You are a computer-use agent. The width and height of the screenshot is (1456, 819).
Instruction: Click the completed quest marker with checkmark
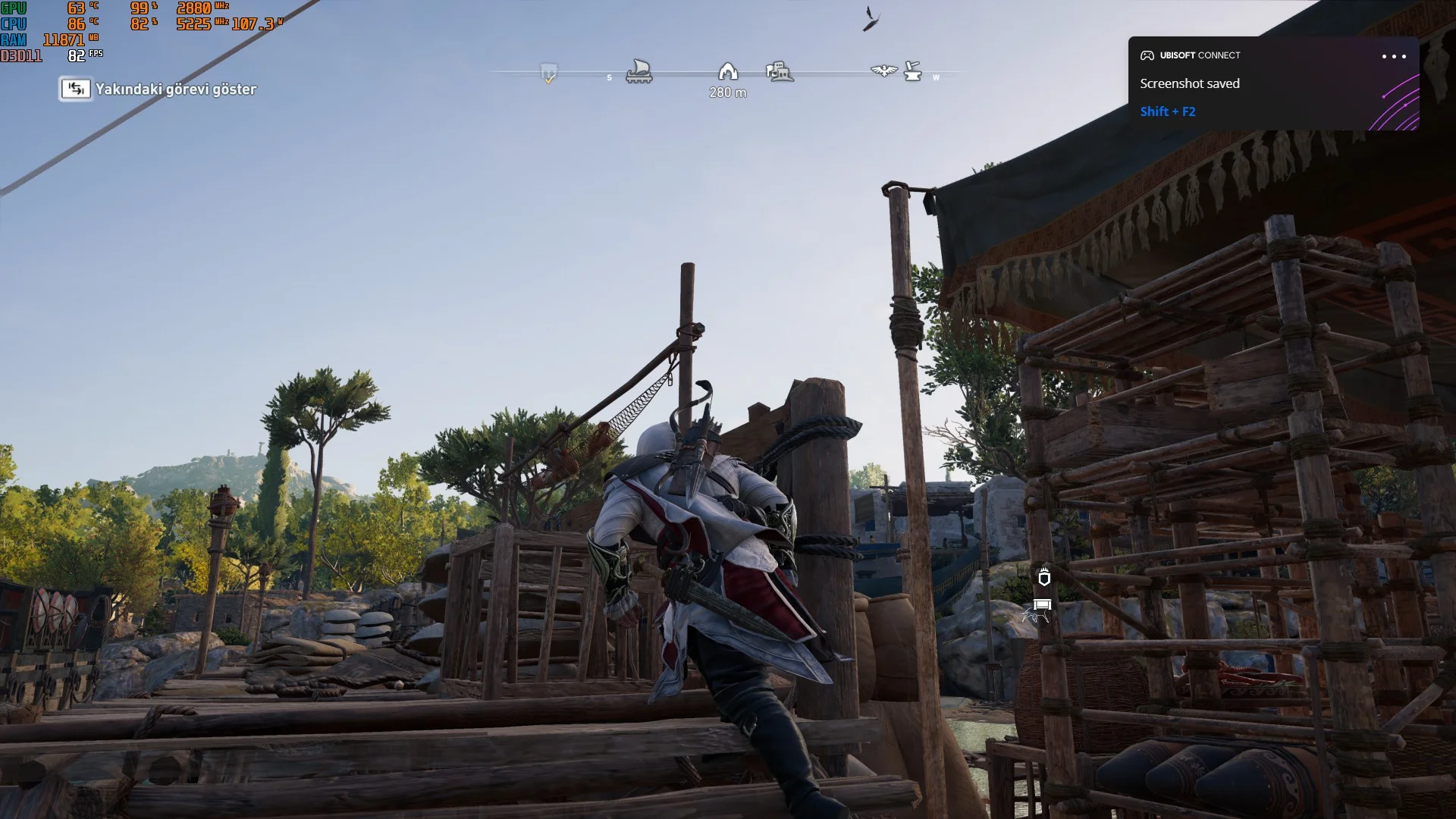point(549,74)
